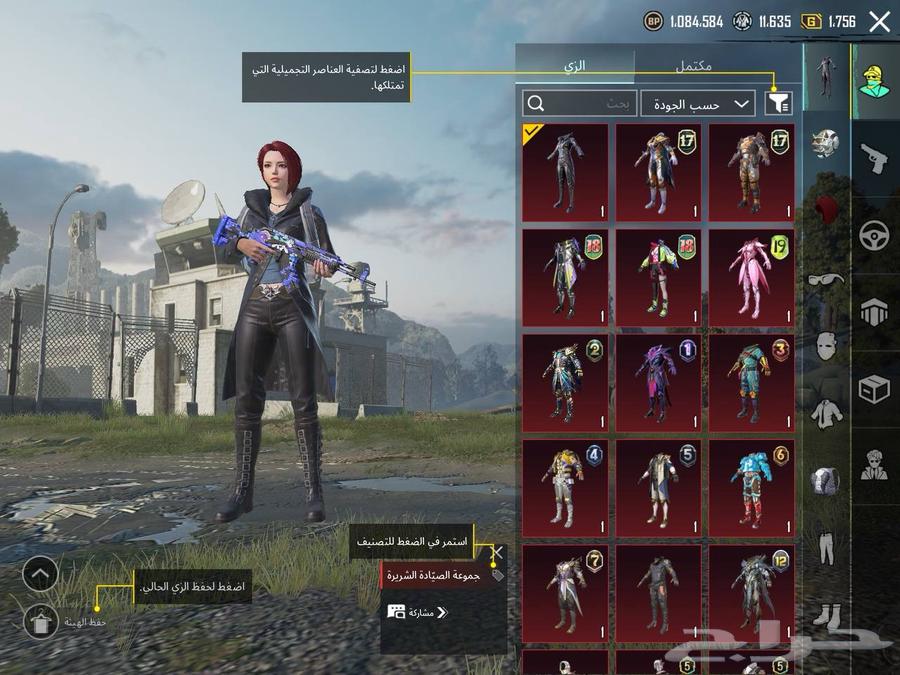900x675 pixels.
Task: Save the current outfit with the hanger button
Action: [x=41, y=621]
